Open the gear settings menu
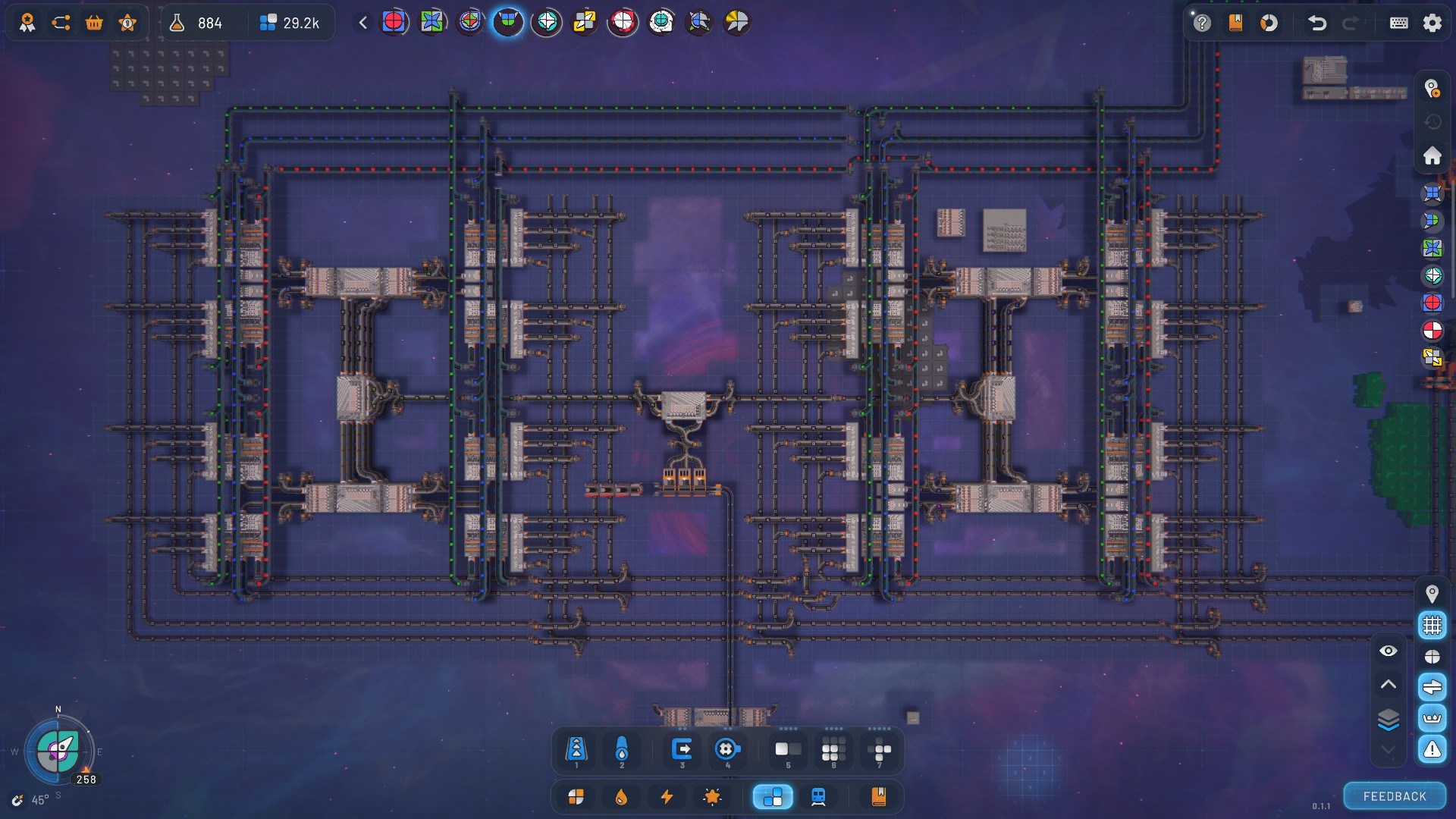The image size is (1456, 819). (1432, 23)
